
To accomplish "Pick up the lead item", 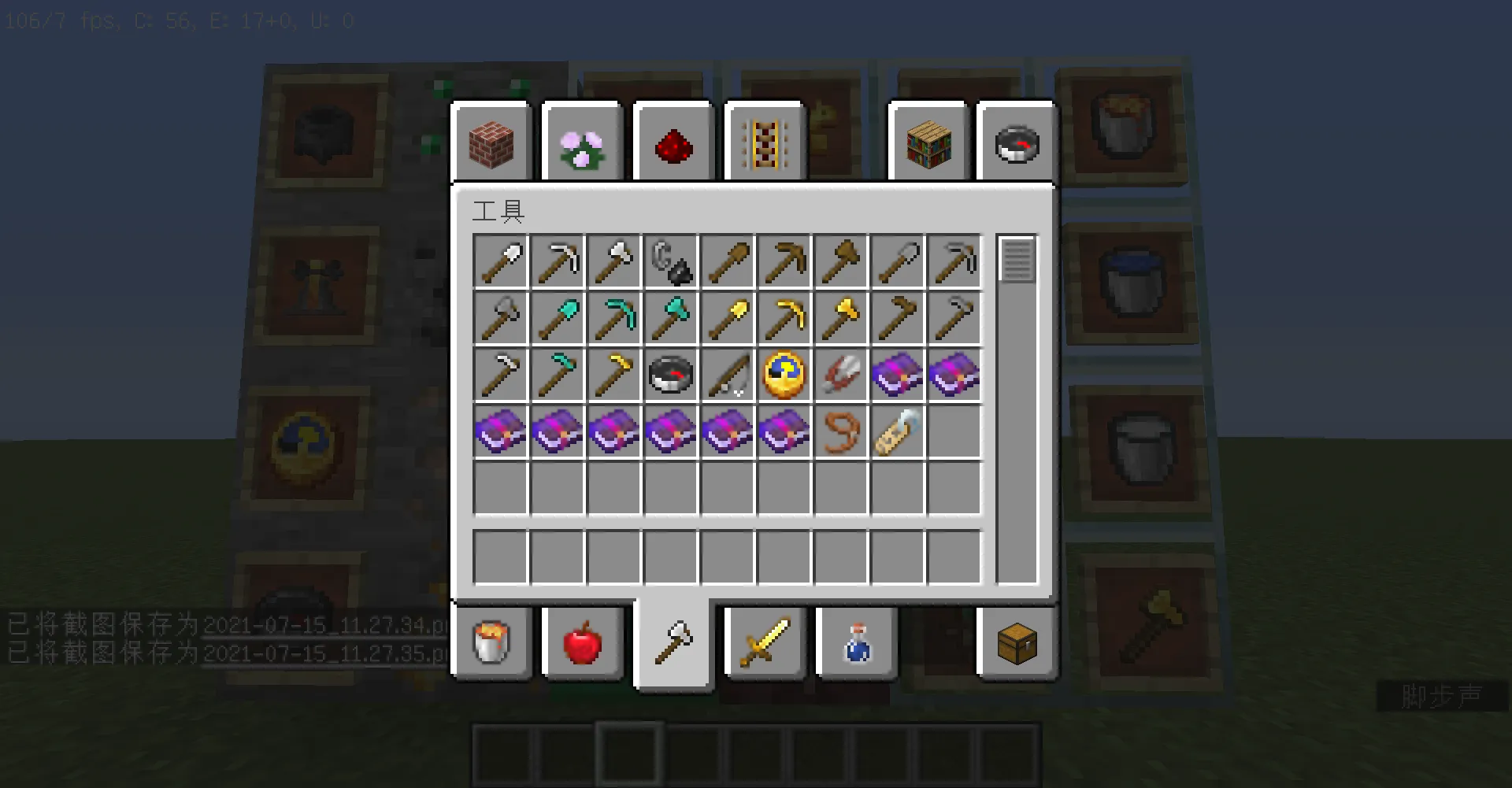I will pos(842,431).
